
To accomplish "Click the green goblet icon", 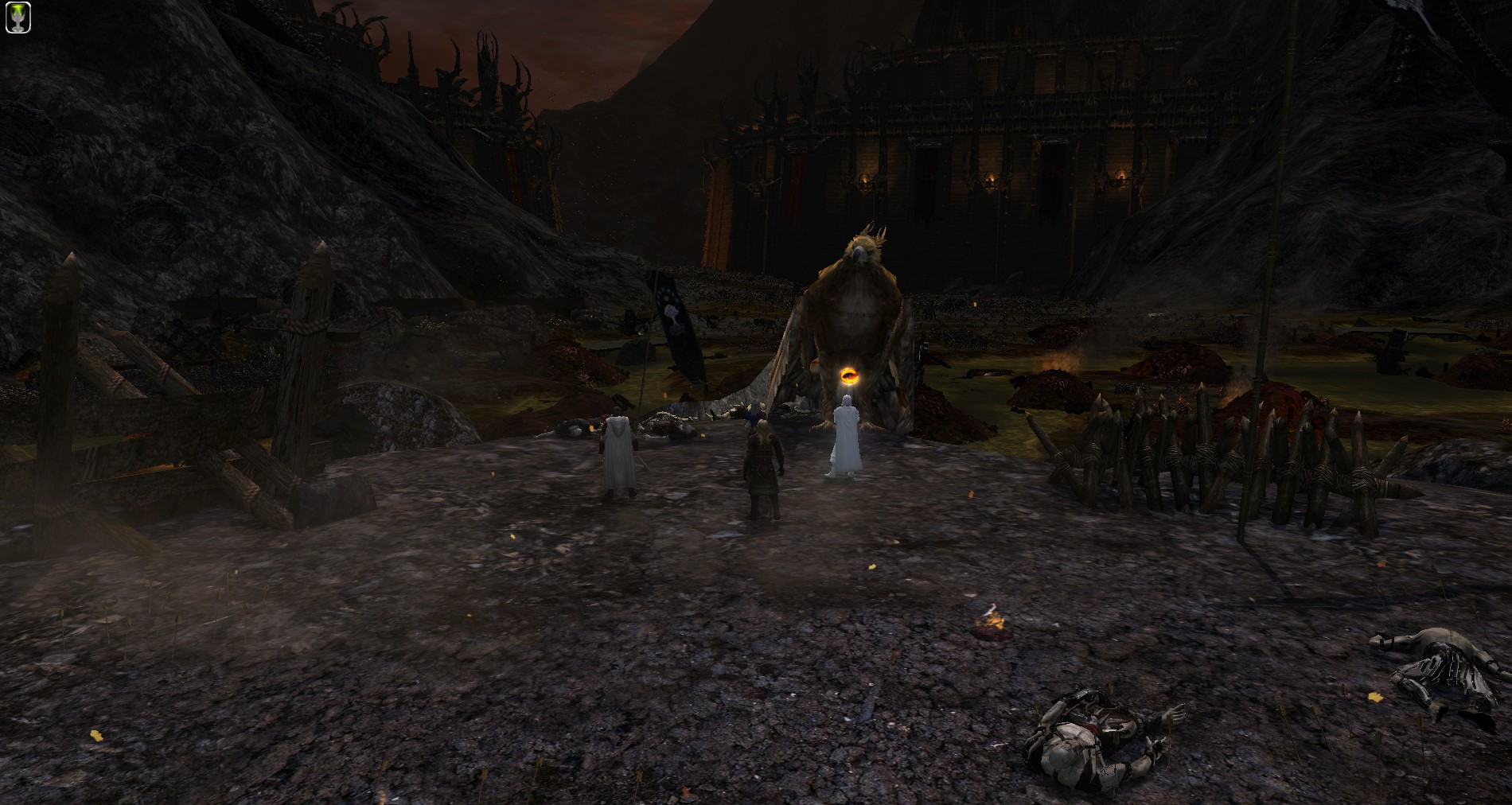I will (18, 19).
